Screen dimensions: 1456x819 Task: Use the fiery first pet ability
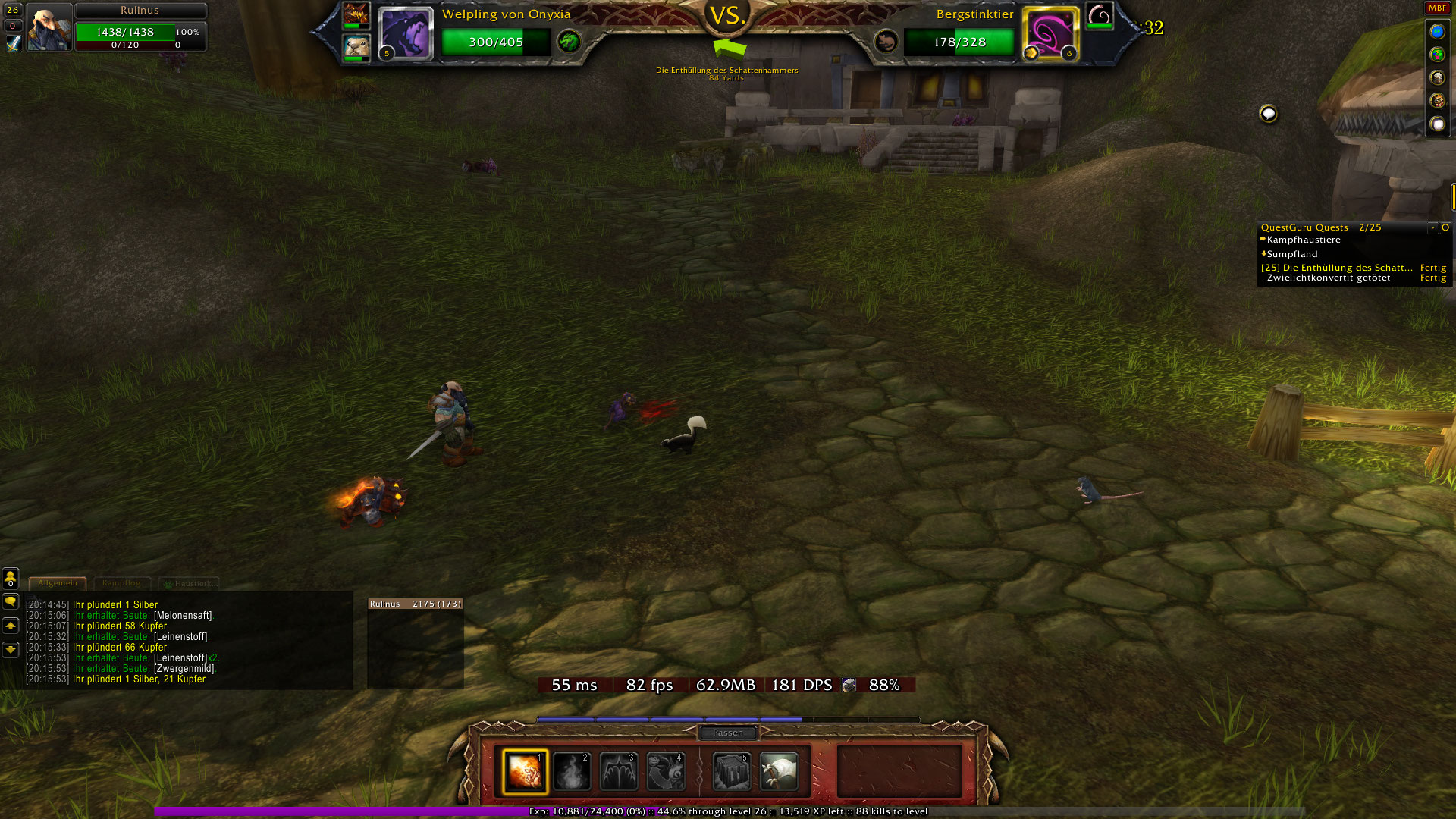(525, 771)
